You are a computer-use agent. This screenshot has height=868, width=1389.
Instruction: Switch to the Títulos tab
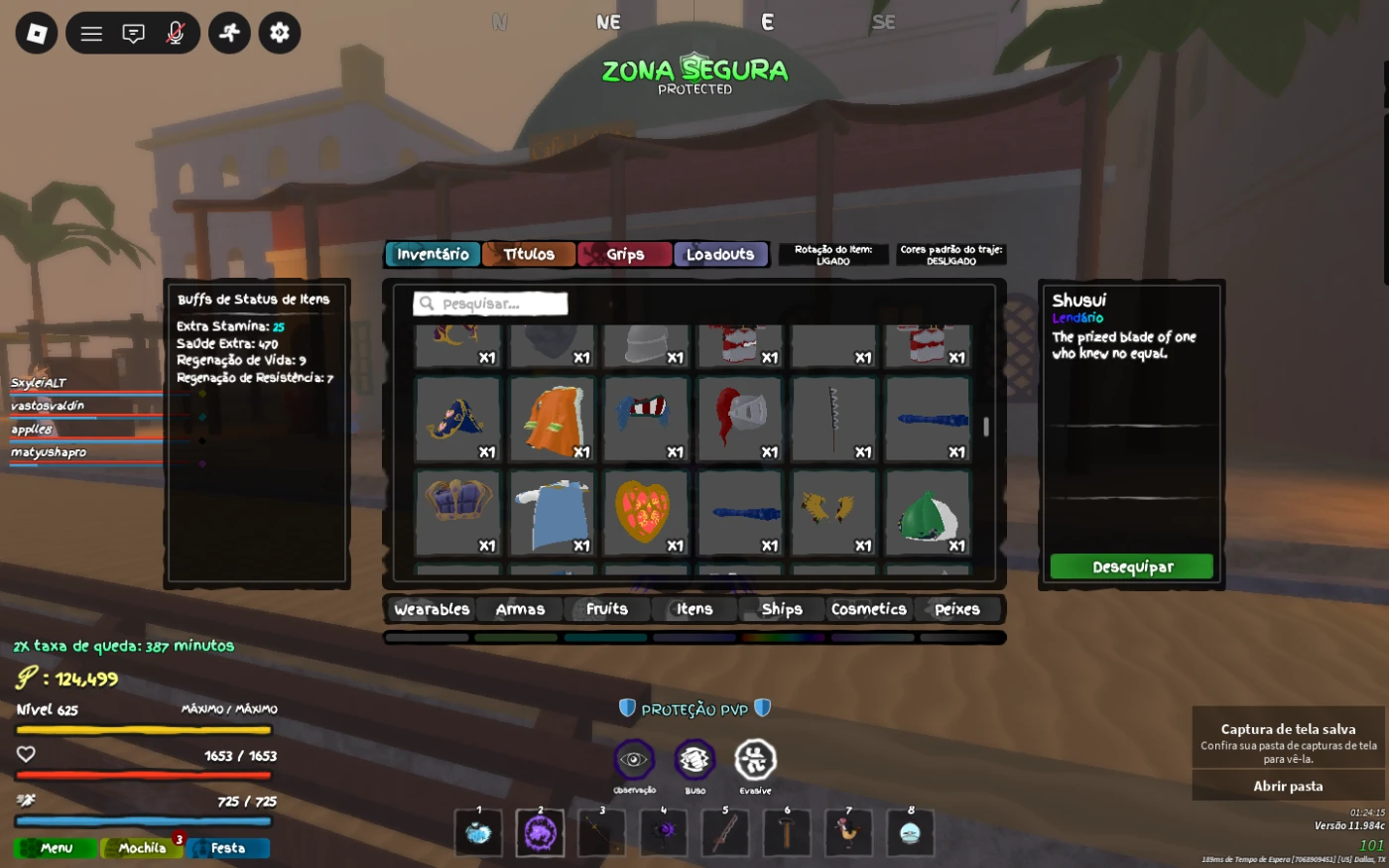[x=529, y=255]
